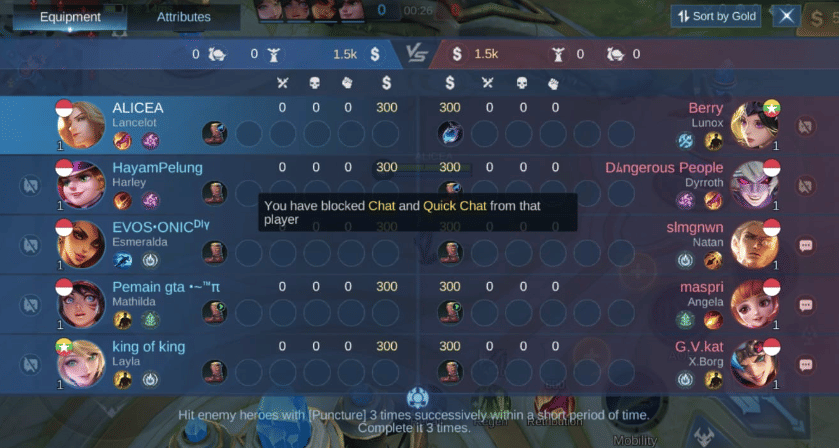The width and height of the screenshot is (839, 448).
Task: Click the X.Borg portrait of G.V.kat
Action: click(754, 363)
